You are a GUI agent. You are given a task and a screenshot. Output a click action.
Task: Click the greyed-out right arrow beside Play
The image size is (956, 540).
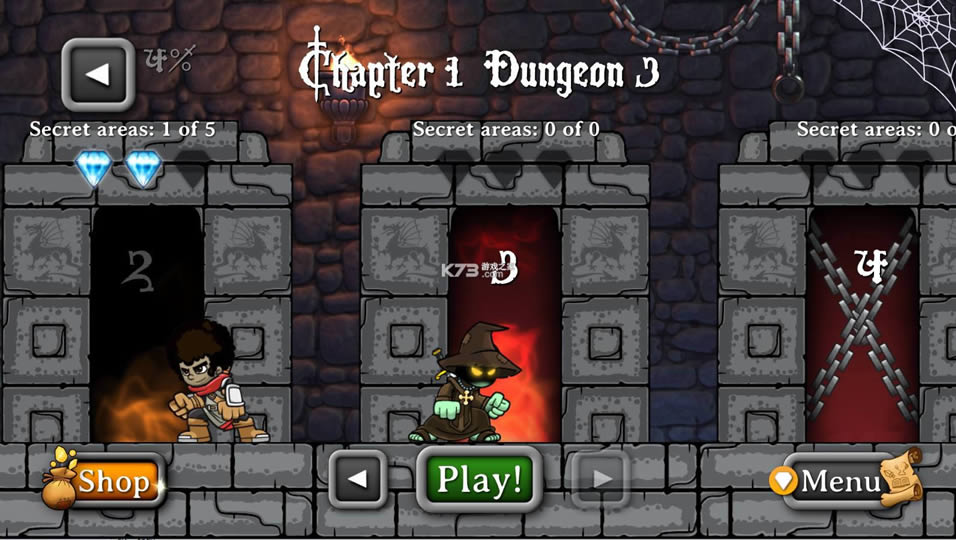(x=601, y=480)
